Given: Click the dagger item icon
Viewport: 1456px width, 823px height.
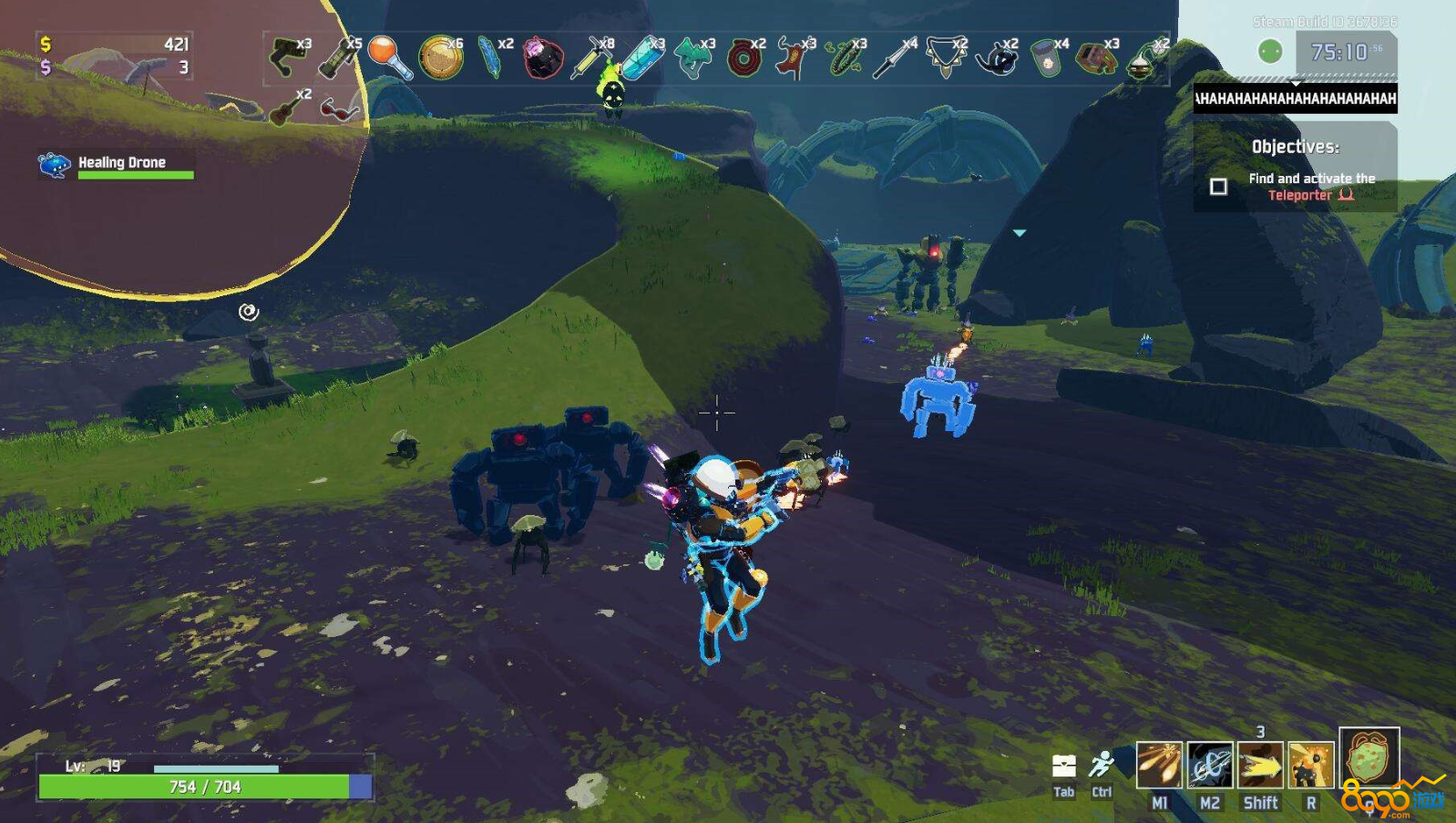Looking at the screenshot, I should click(x=894, y=57).
